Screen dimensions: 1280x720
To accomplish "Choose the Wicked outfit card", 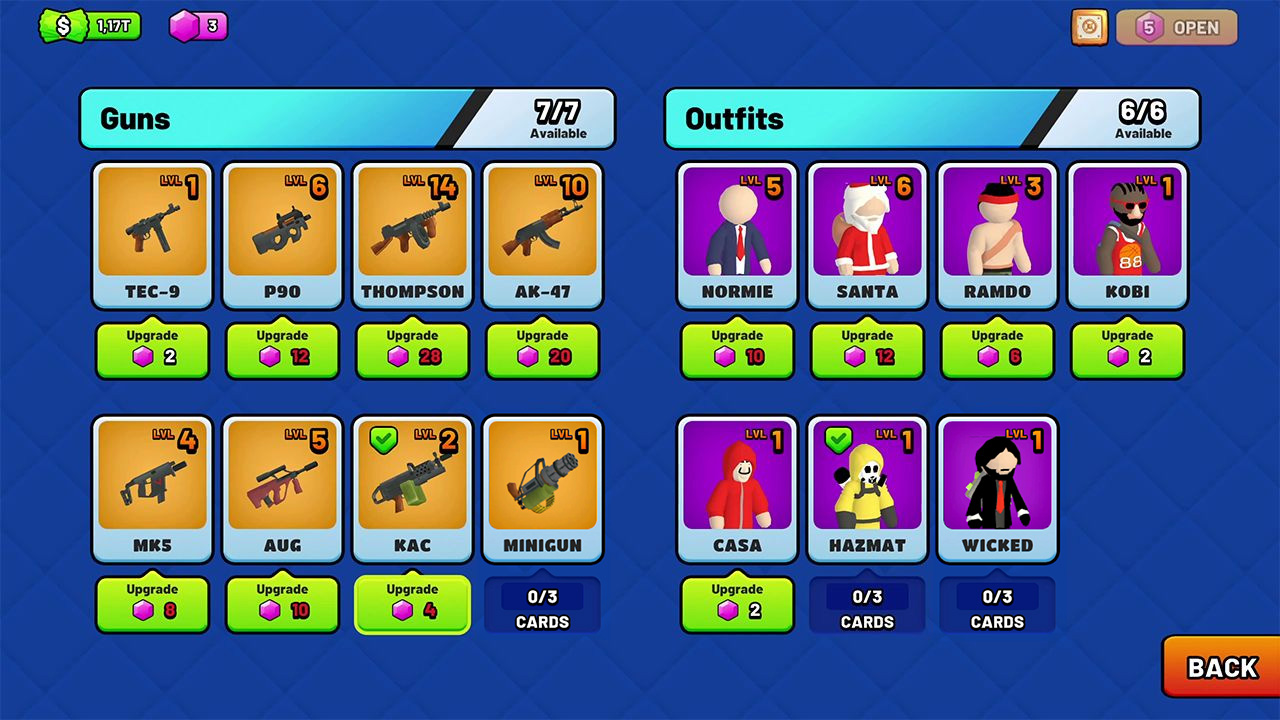I will tap(997, 489).
